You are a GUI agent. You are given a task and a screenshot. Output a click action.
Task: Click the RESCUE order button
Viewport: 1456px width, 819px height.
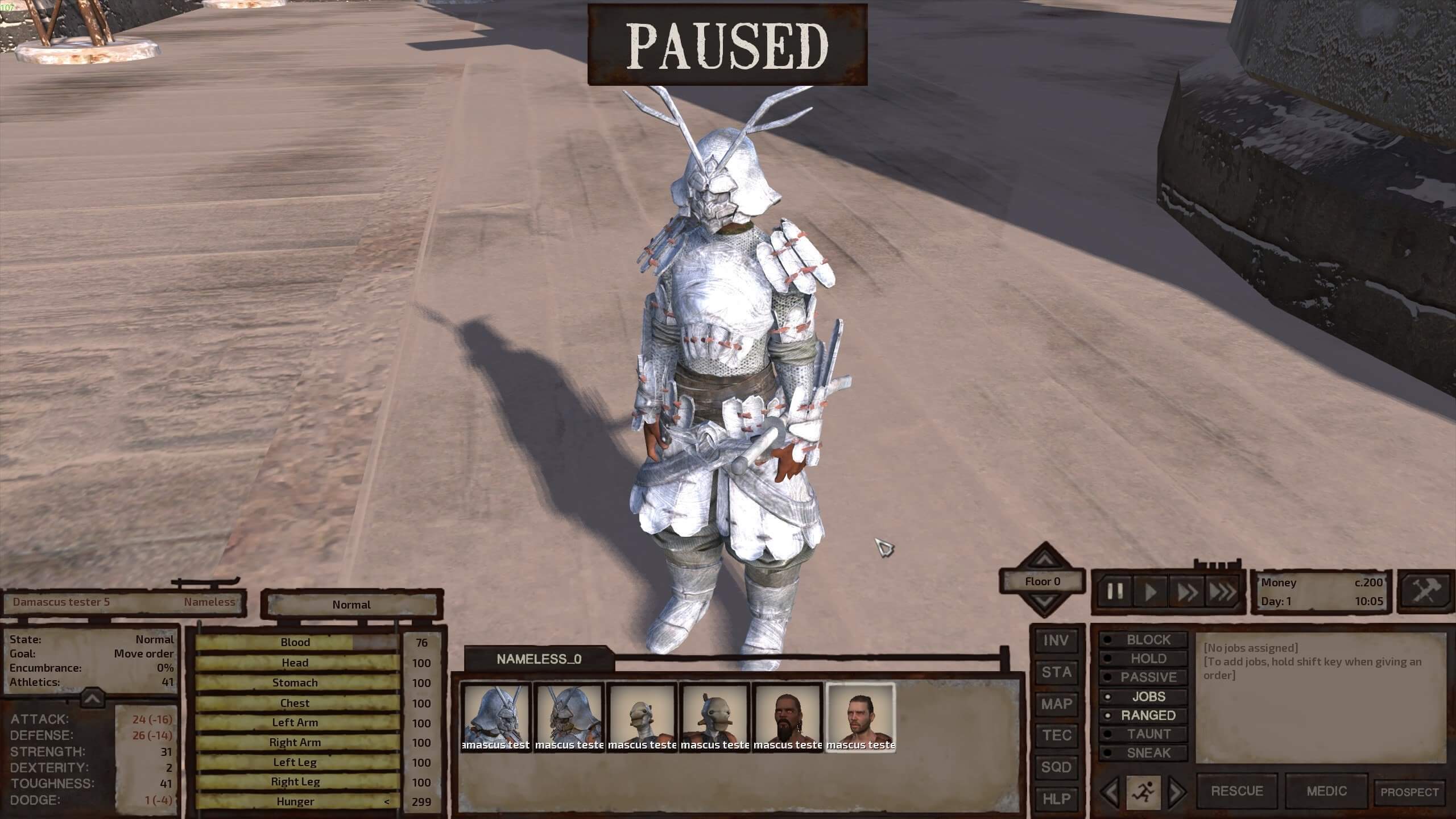(x=1237, y=791)
